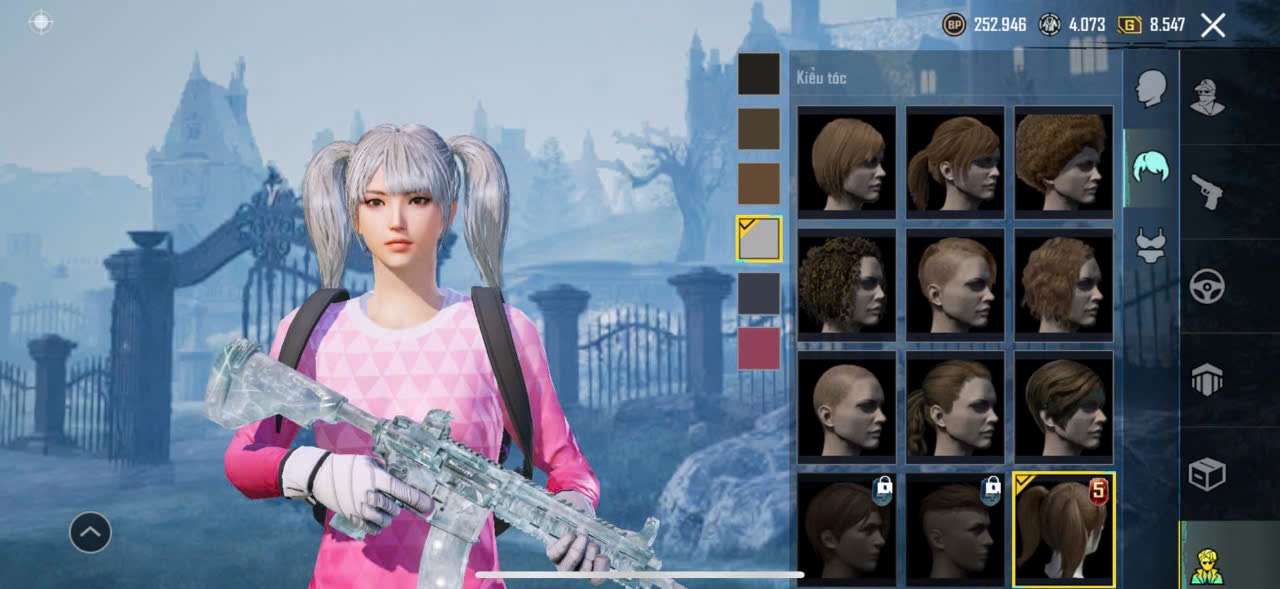Viewport: 1280px width, 589px height.
Task: Open the teal hairstyle tab
Action: pos(1151,167)
